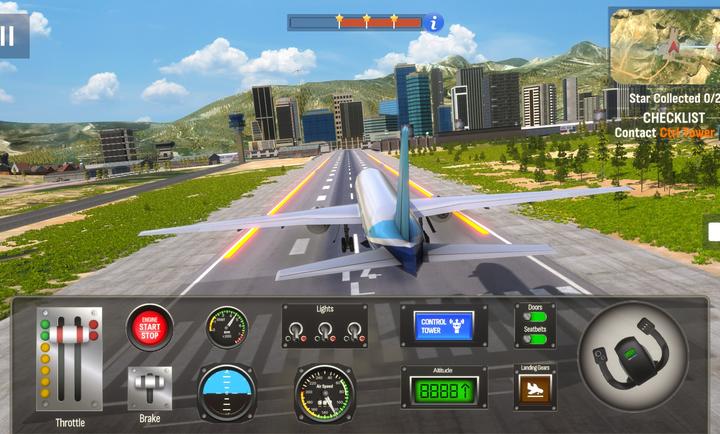The width and height of the screenshot is (720, 434).
Task: Click the Engine Start Stop button
Action: tap(149, 328)
